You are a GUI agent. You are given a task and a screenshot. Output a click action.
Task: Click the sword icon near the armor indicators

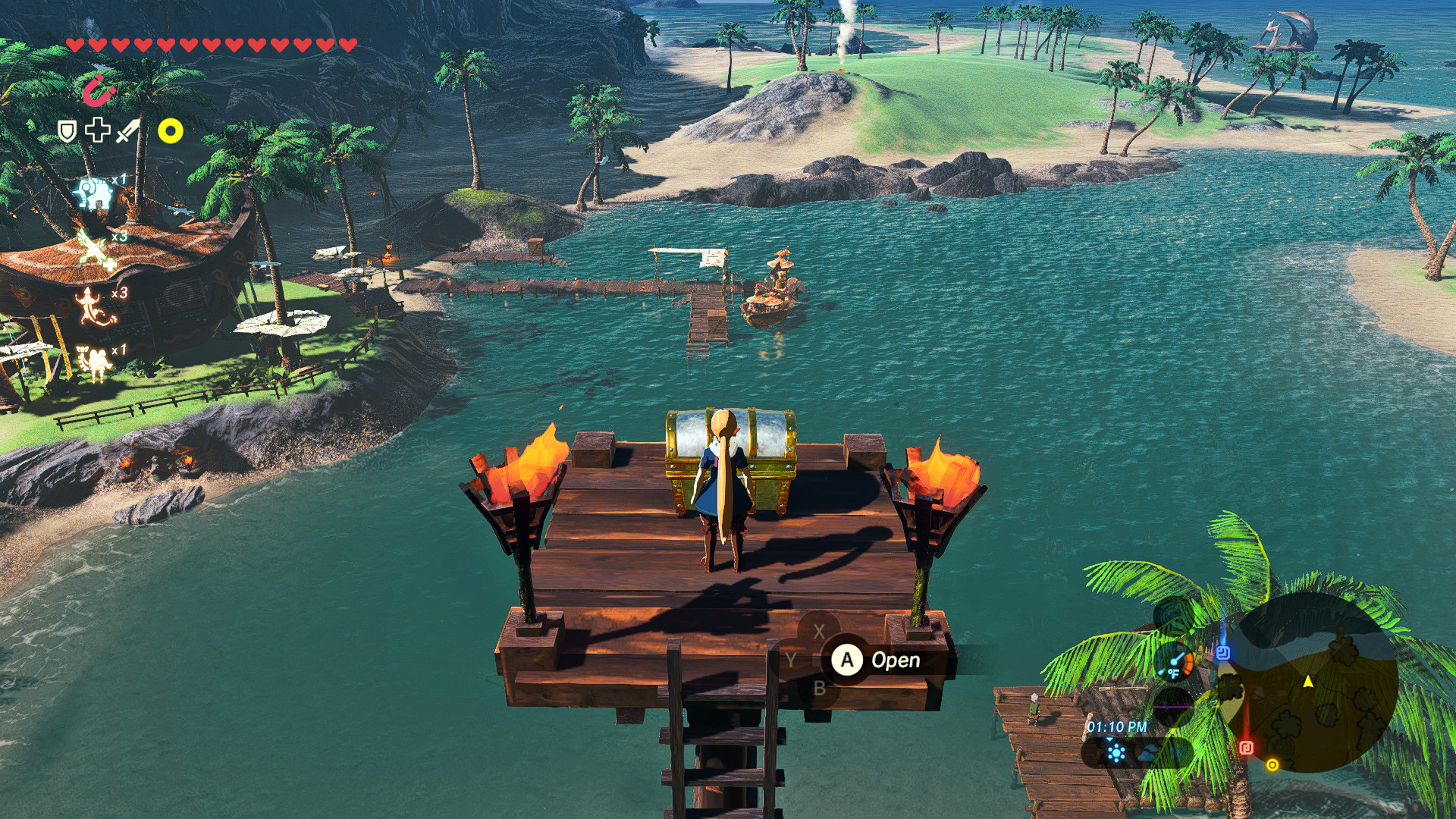click(x=125, y=130)
